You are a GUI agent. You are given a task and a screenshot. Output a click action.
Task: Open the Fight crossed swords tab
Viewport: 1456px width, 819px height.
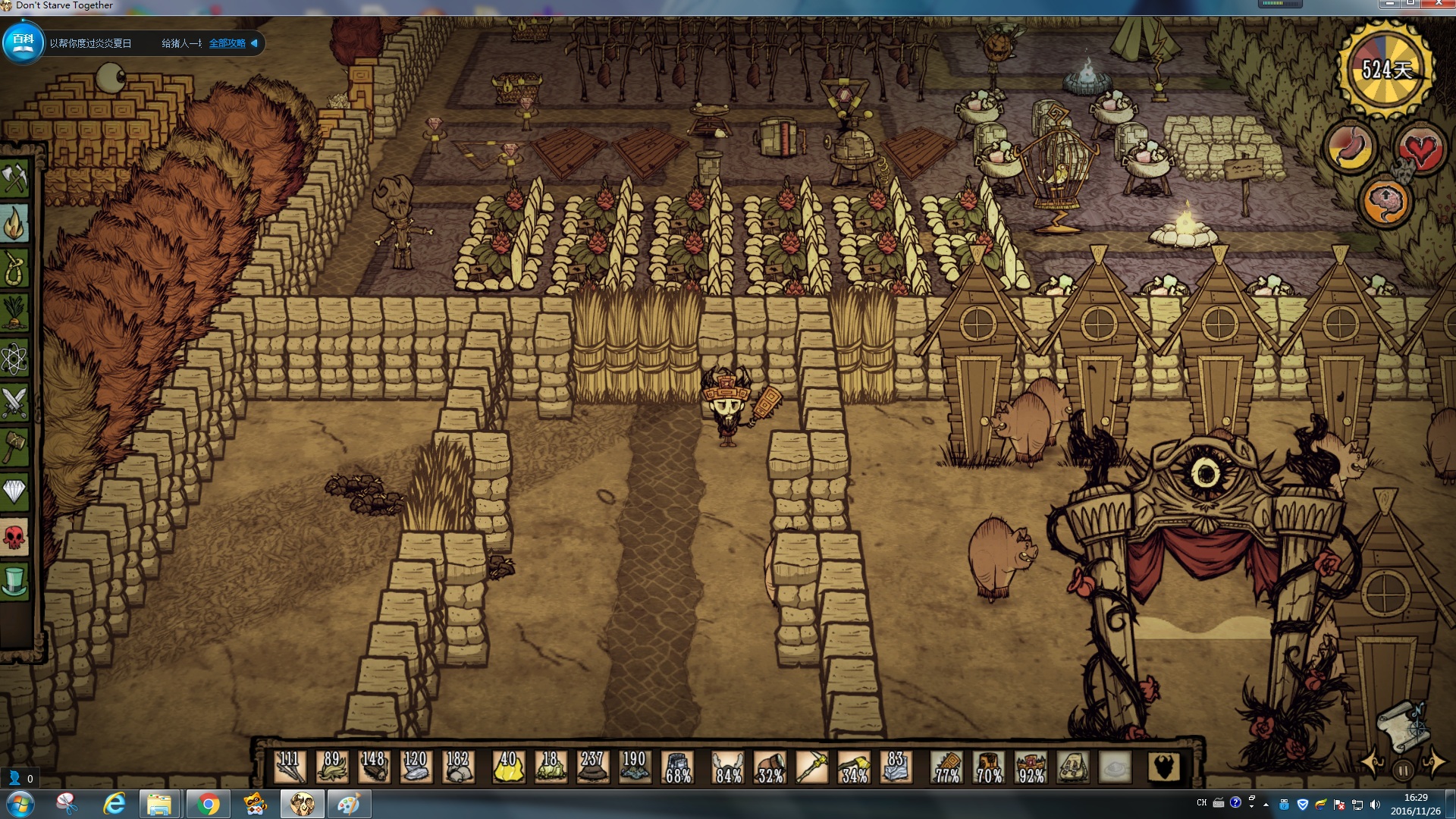14,403
